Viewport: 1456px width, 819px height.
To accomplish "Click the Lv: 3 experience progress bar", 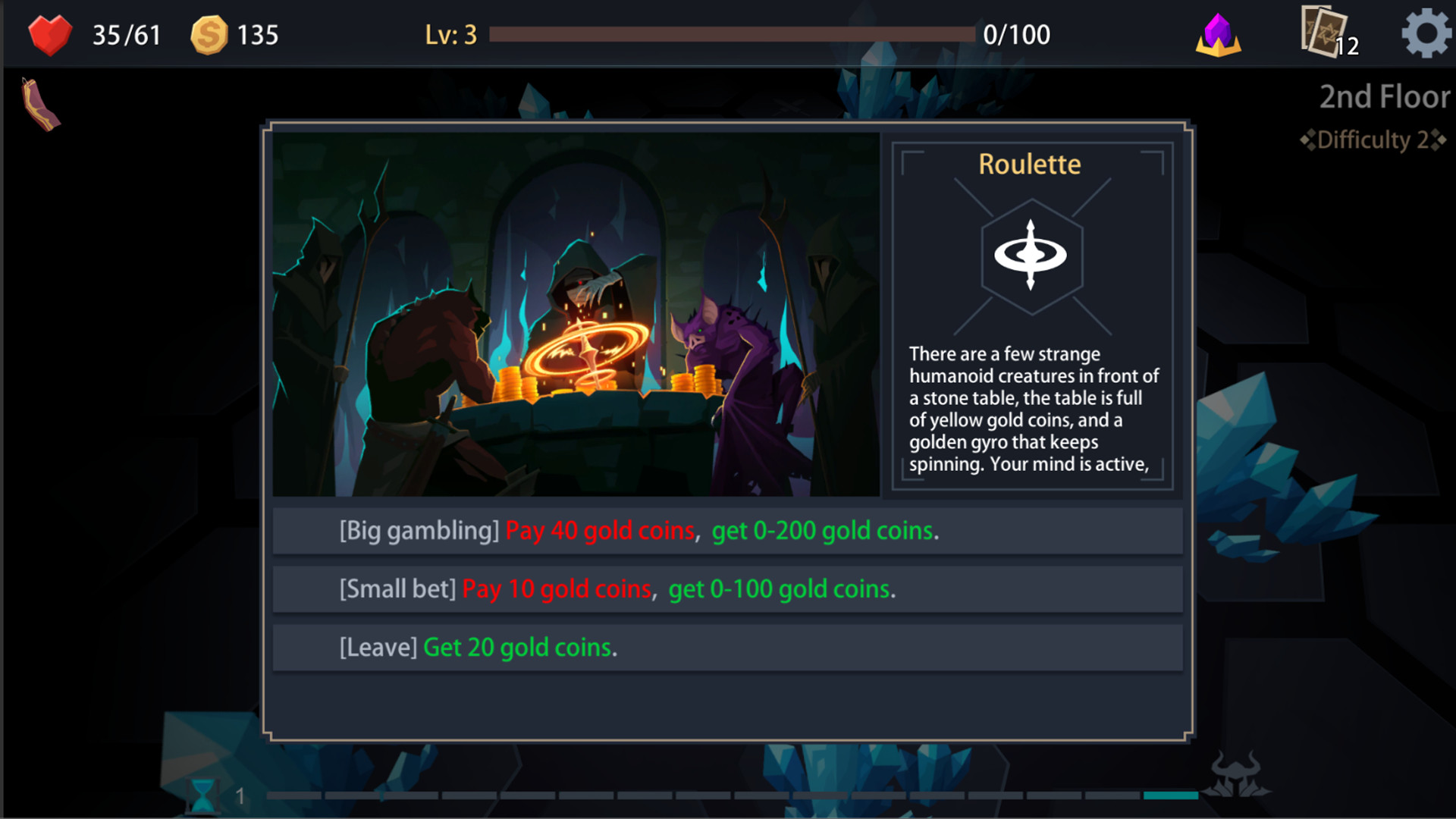I will 732,33.
